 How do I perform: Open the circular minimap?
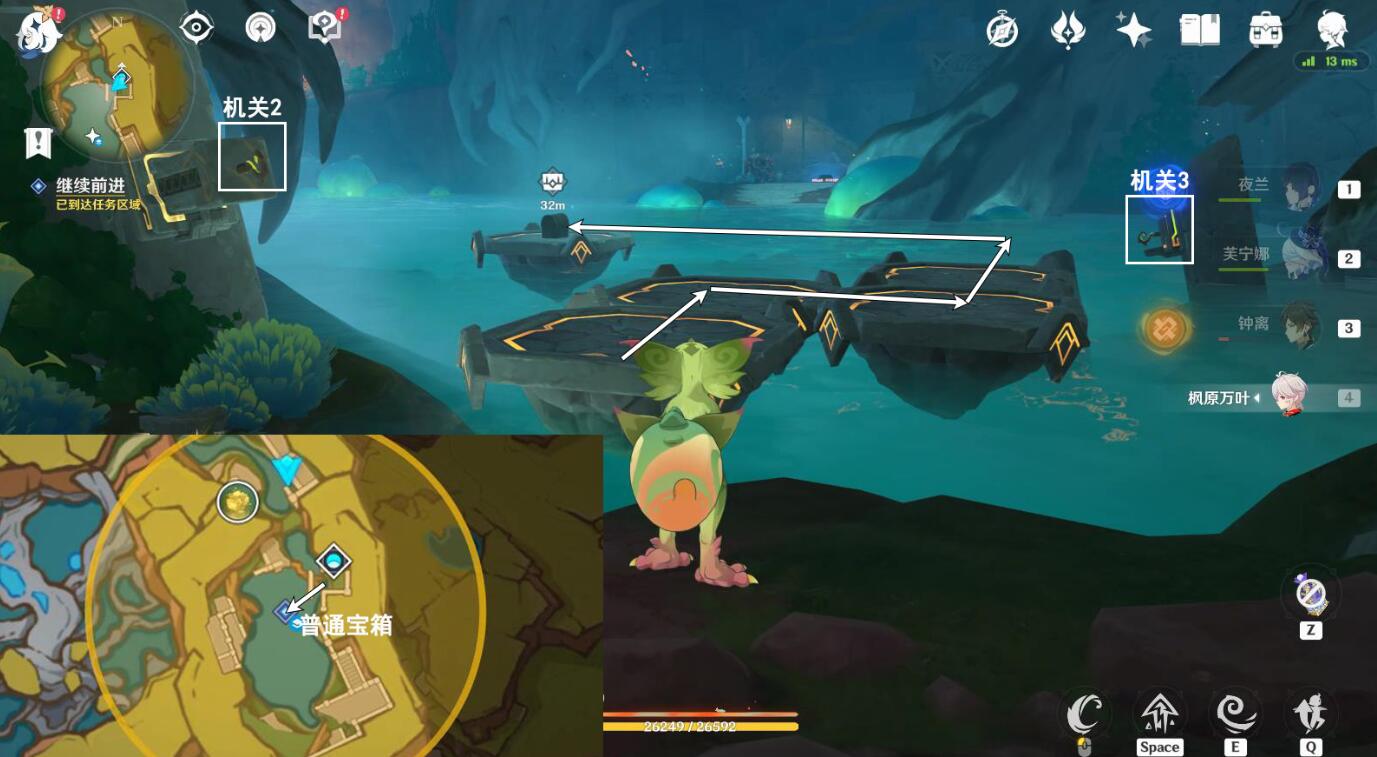click(115, 85)
